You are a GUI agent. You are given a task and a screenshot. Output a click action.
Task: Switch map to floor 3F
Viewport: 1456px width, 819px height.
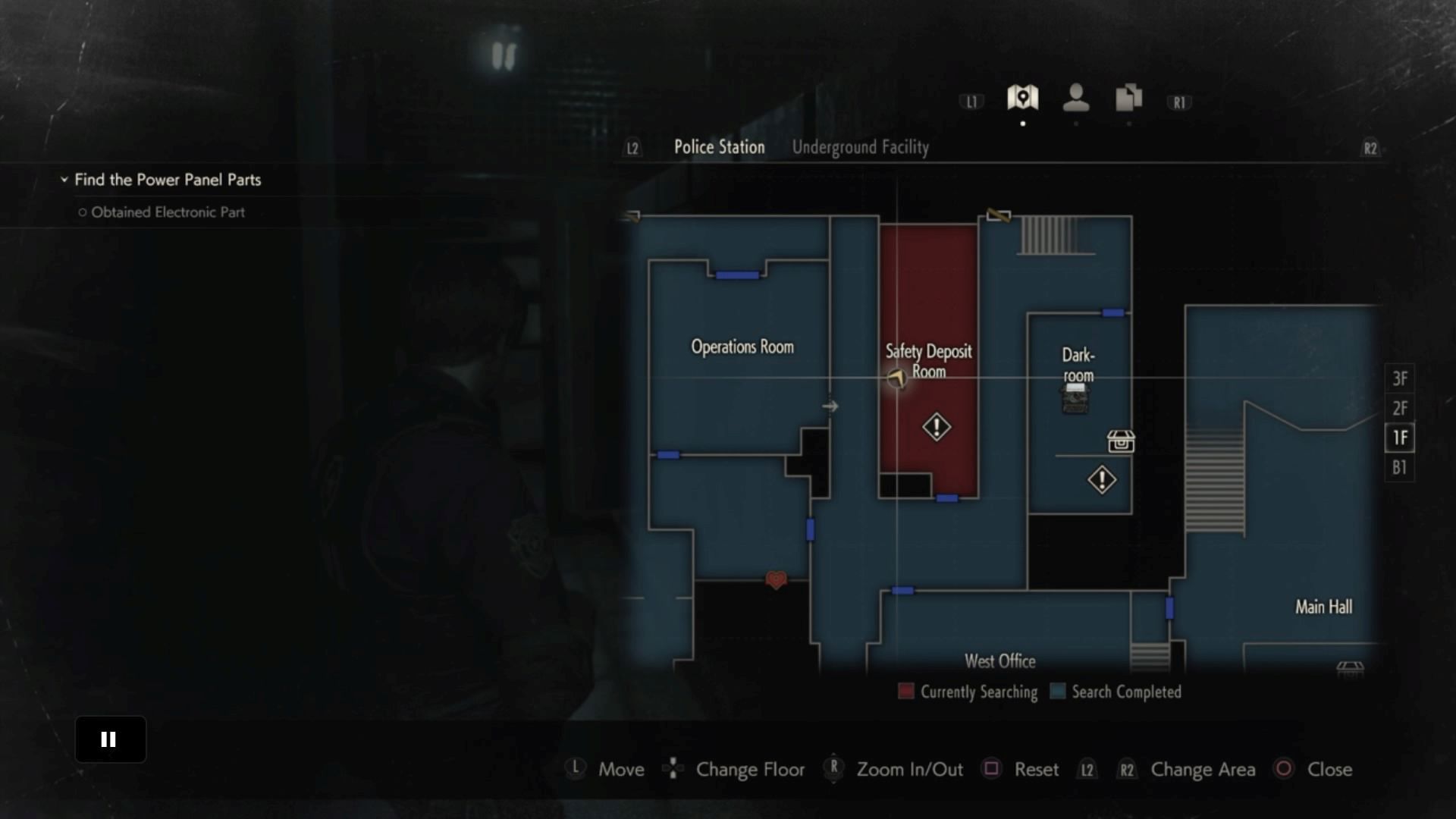pyautogui.click(x=1399, y=378)
